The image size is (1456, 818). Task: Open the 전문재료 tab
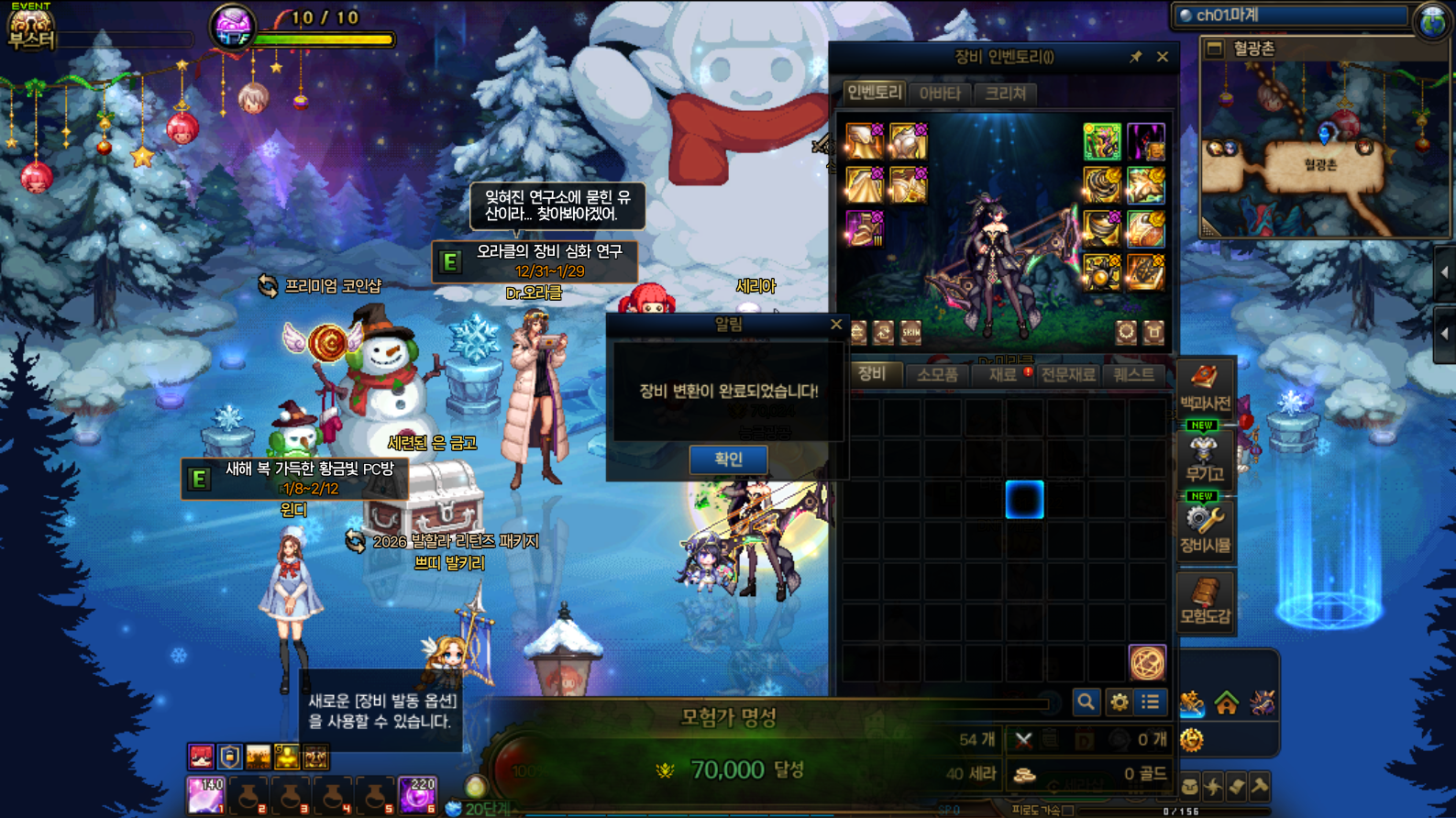click(x=1068, y=374)
